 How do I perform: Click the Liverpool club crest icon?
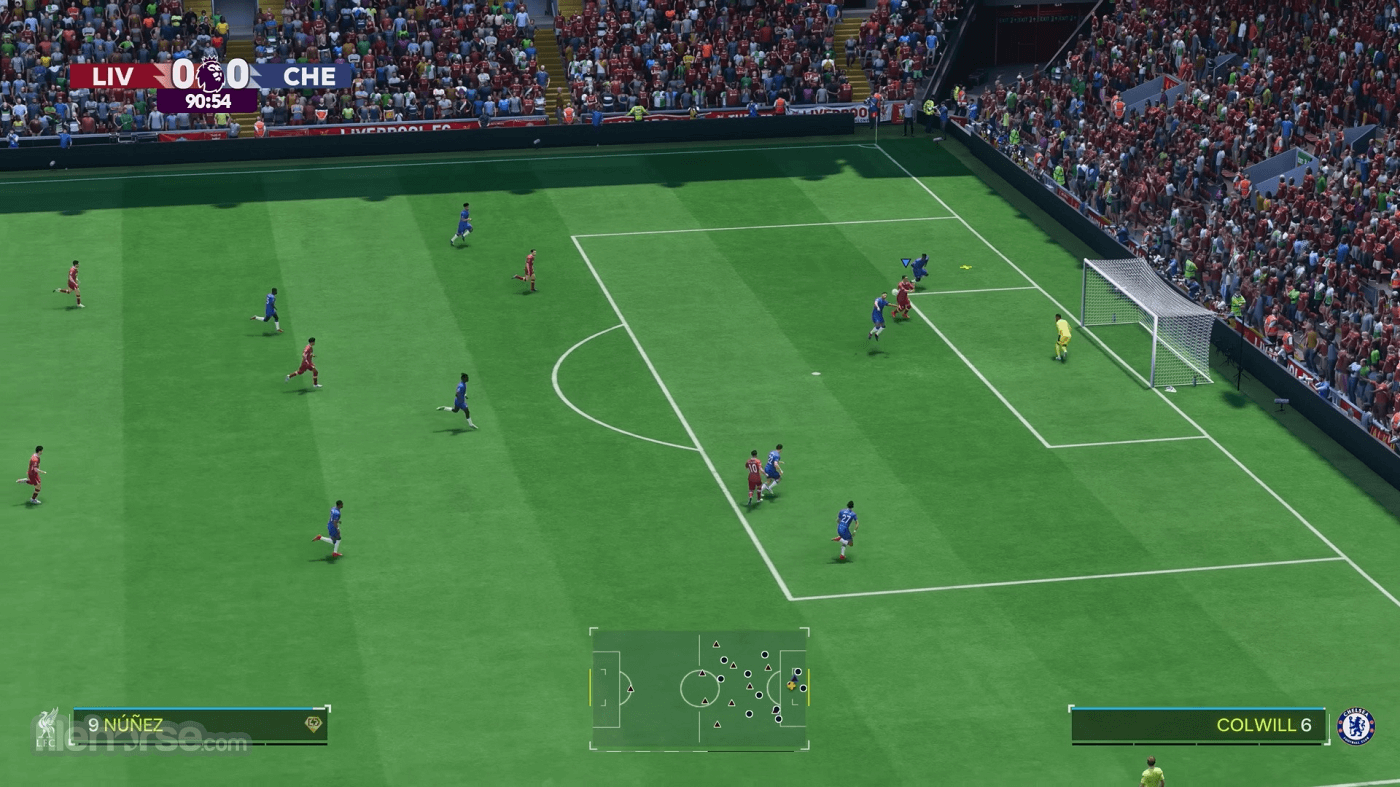click(47, 727)
